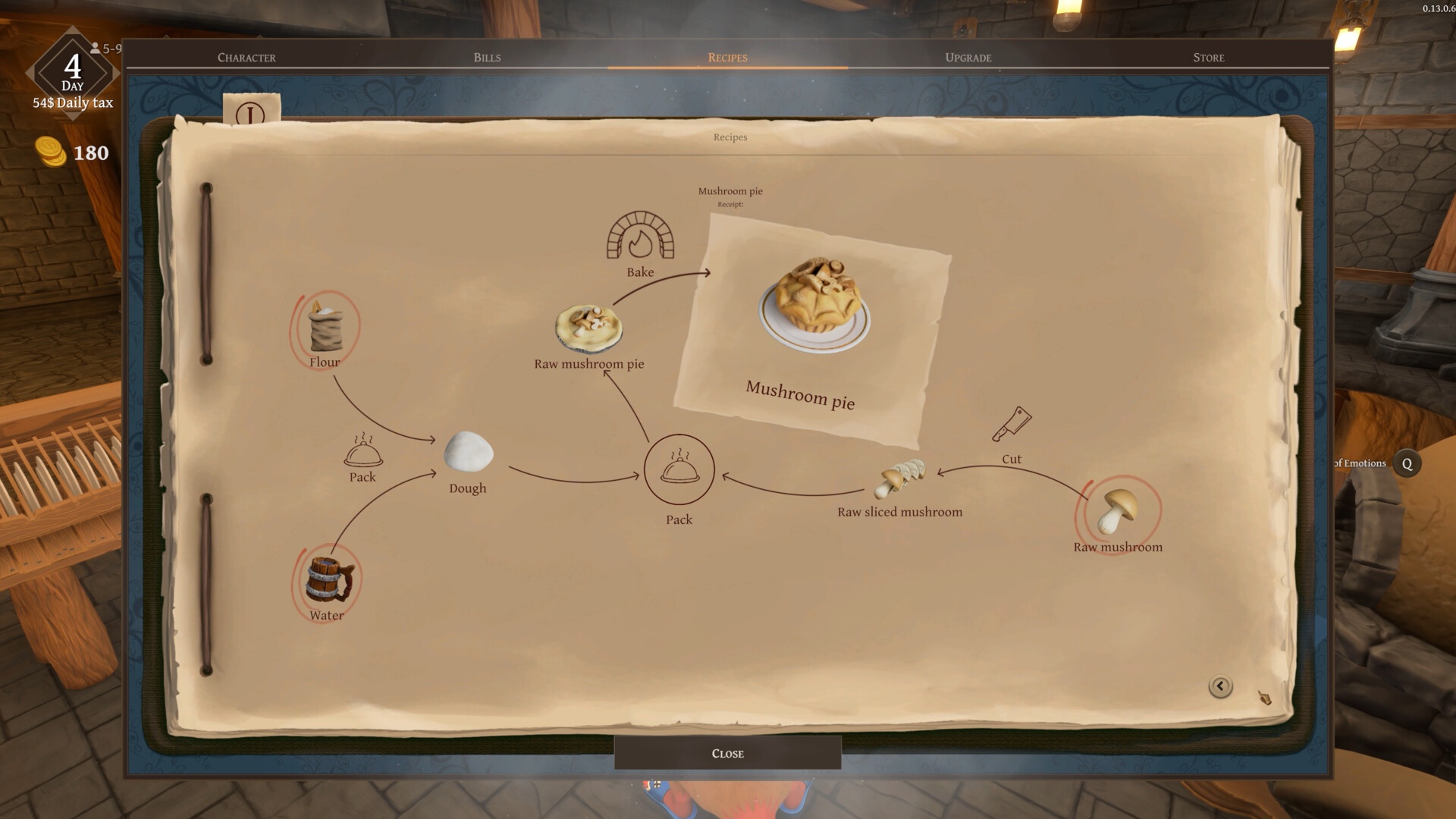Close the recipe book
This screenshot has height=819, width=1456.
click(x=727, y=753)
